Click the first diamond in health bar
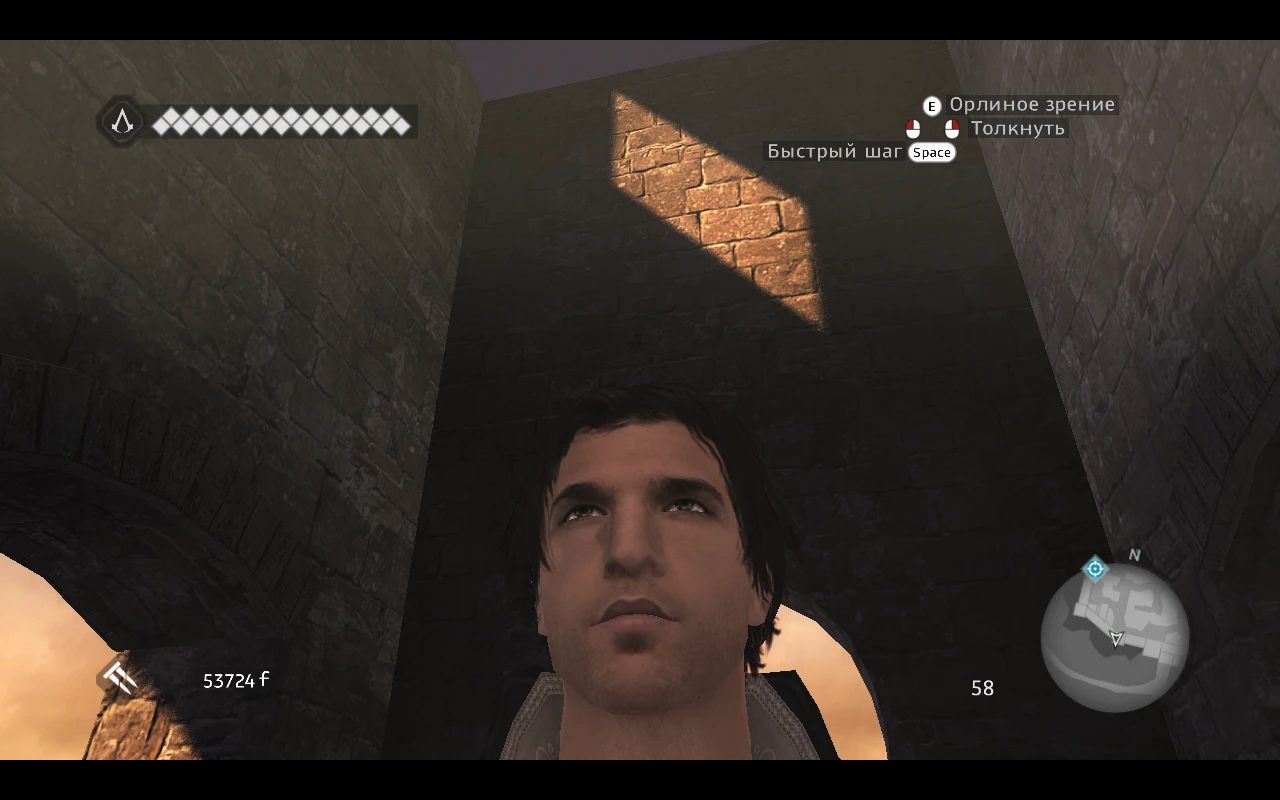Viewport: 1280px width, 800px height. point(161,125)
